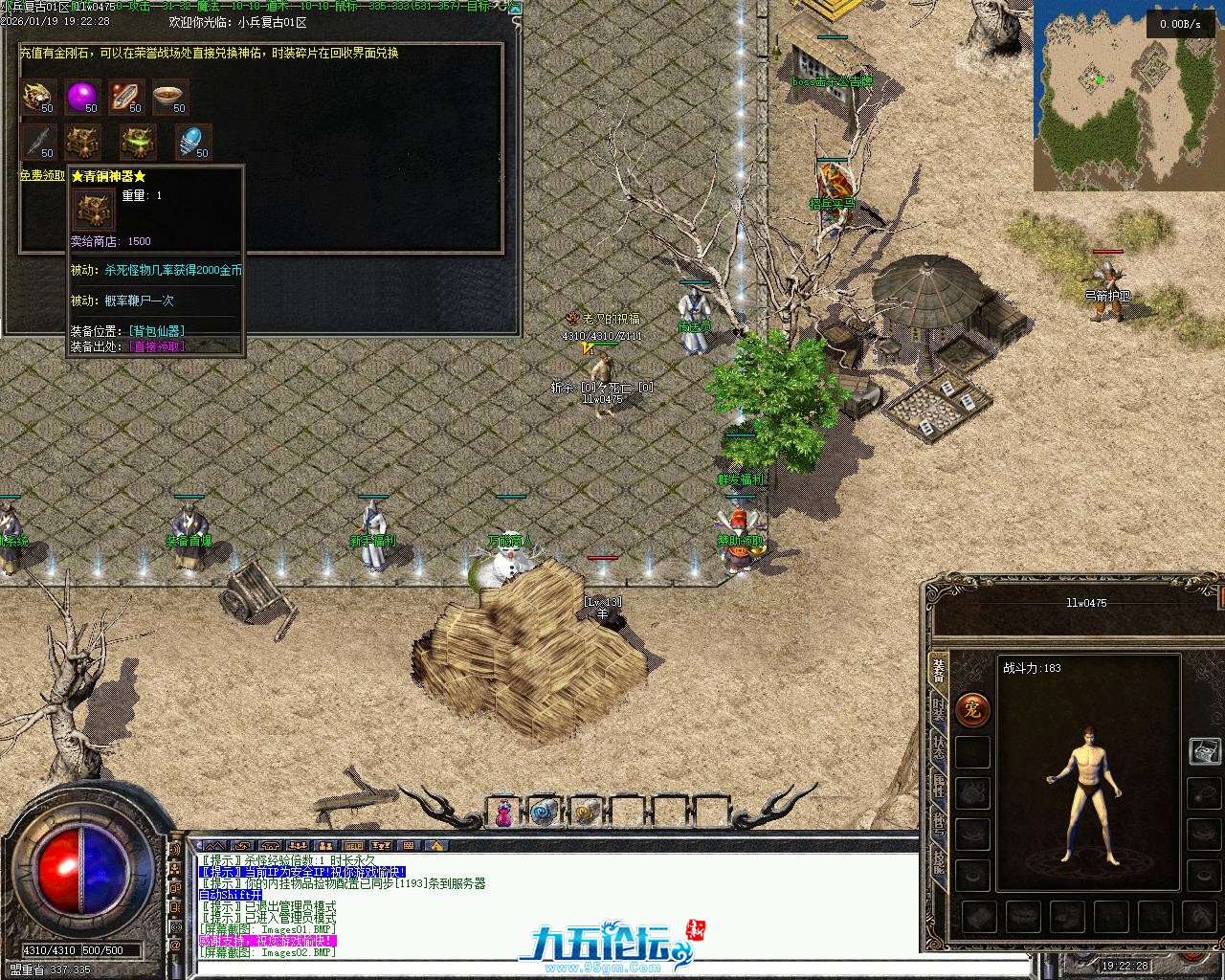Switch to the 时装 fashion tab

[939, 710]
